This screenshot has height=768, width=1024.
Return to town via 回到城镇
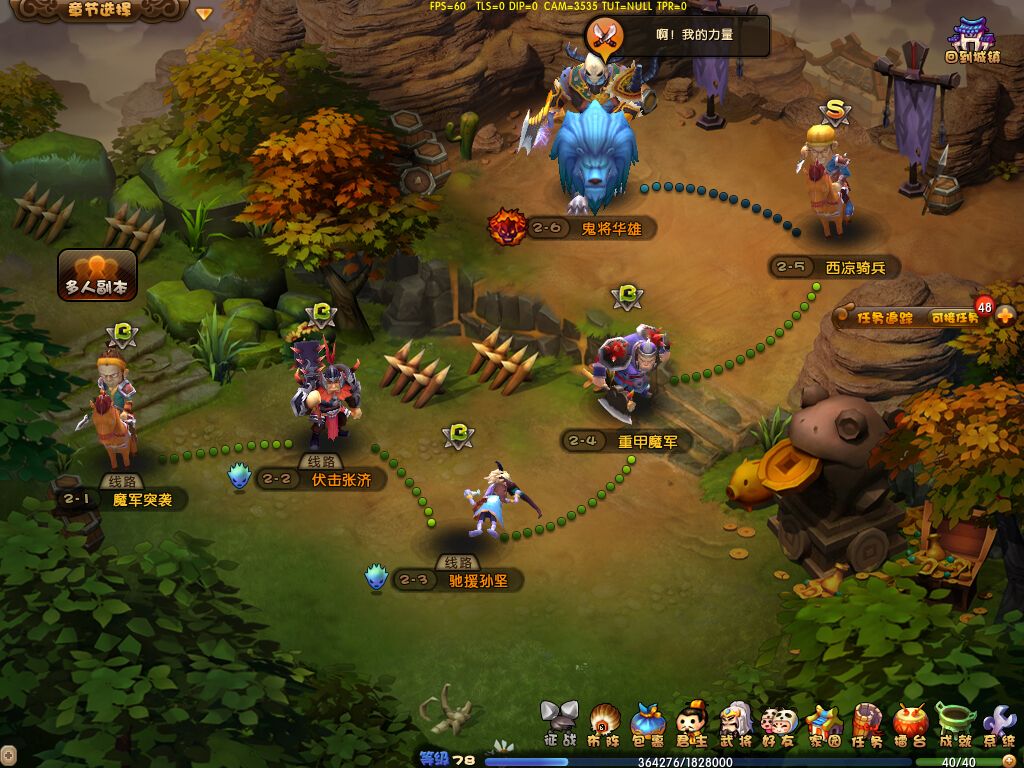(x=971, y=40)
